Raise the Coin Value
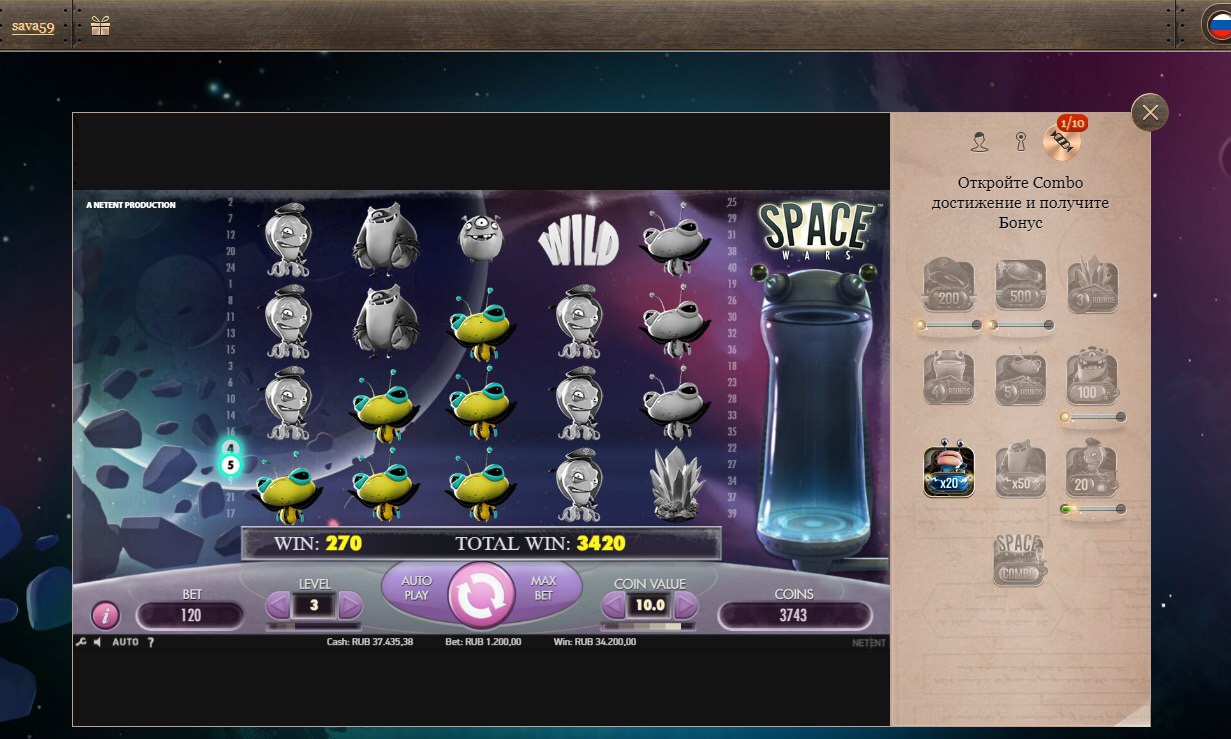The image size is (1231, 739). (x=686, y=605)
